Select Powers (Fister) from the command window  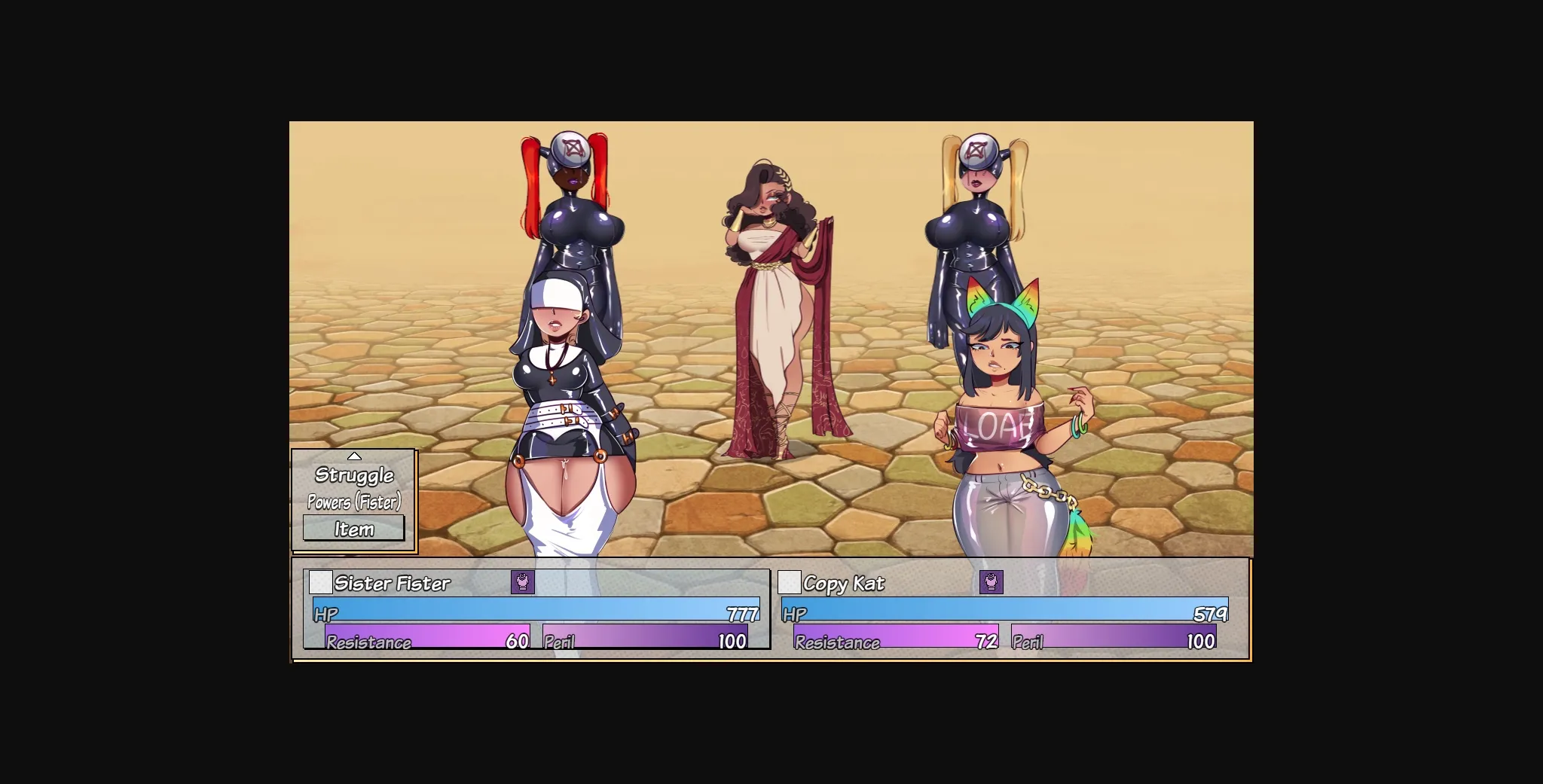pyautogui.click(x=354, y=501)
